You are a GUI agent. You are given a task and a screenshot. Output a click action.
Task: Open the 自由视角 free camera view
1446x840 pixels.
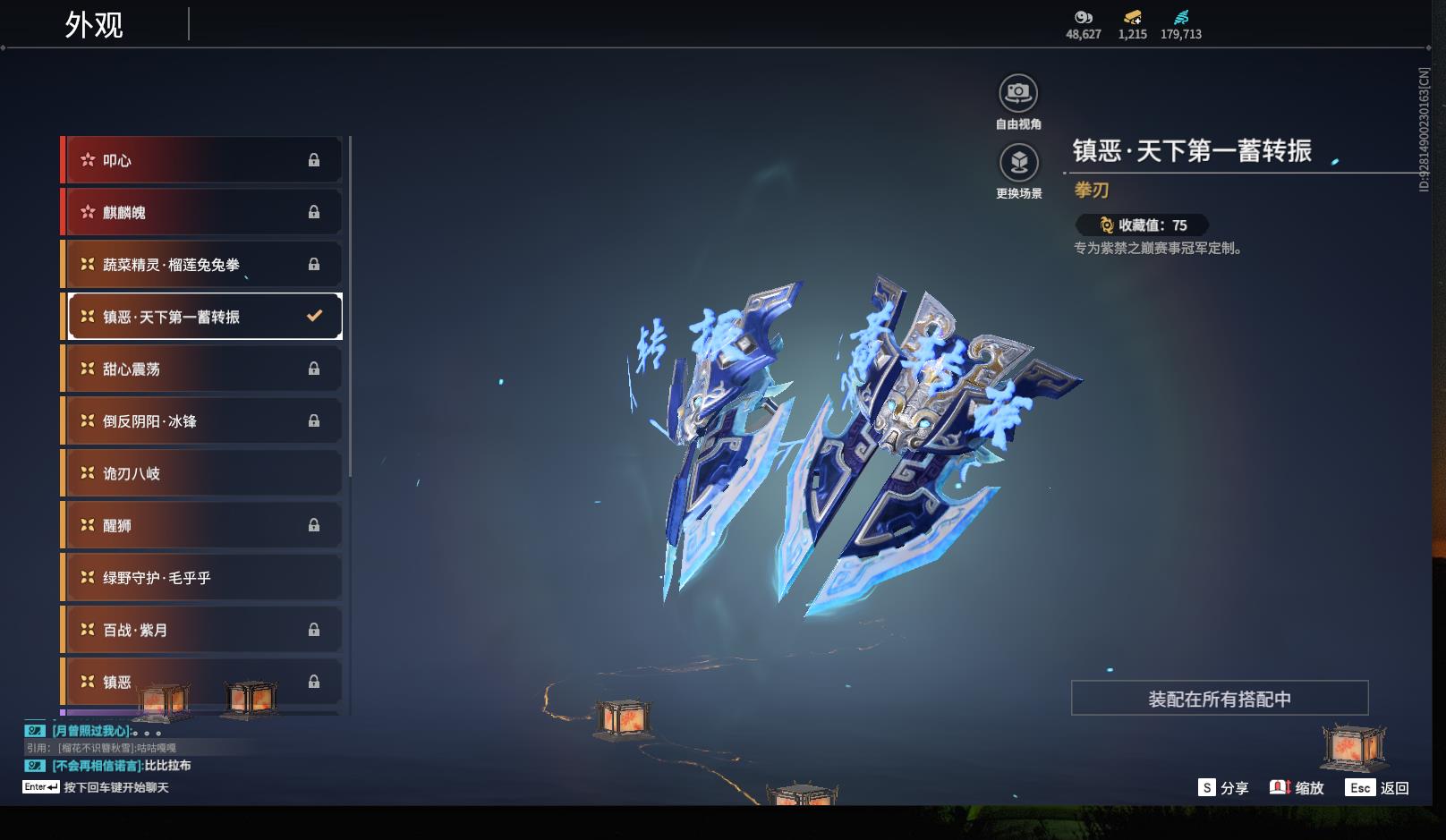[1018, 93]
